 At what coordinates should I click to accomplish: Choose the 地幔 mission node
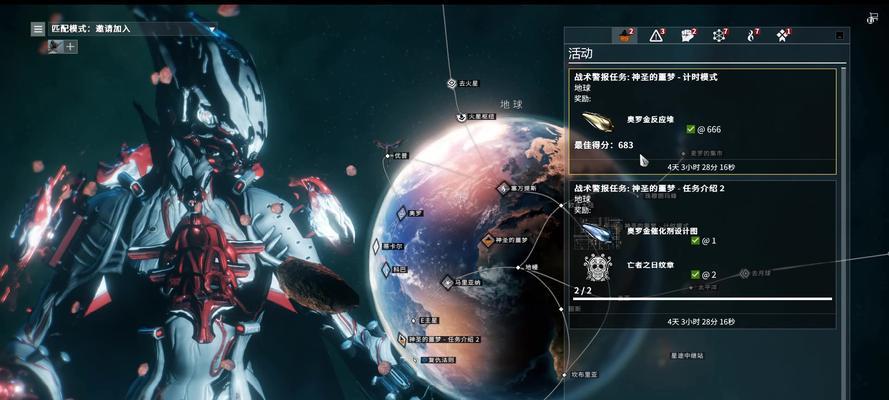tap(518, 268)
